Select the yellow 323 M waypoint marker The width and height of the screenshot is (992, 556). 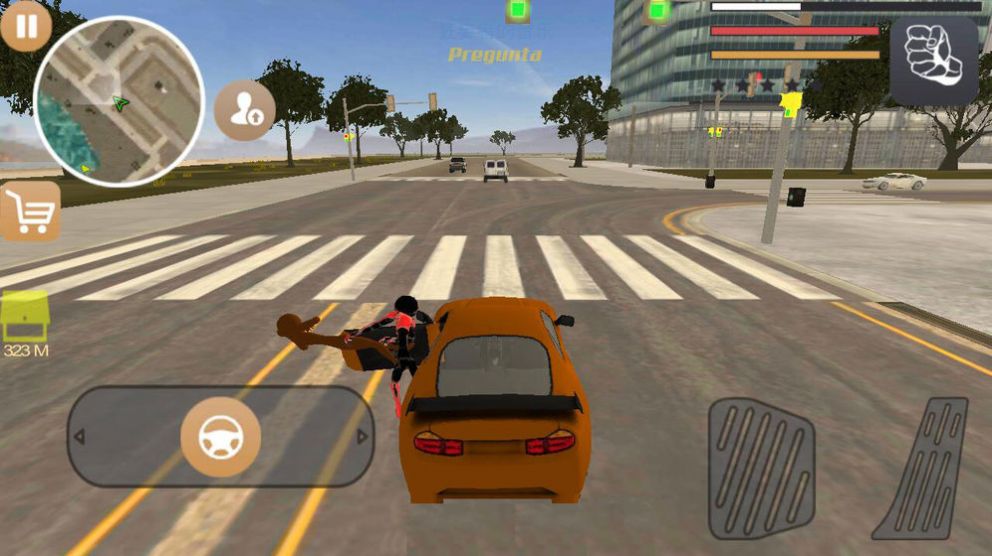click(25, 319)
